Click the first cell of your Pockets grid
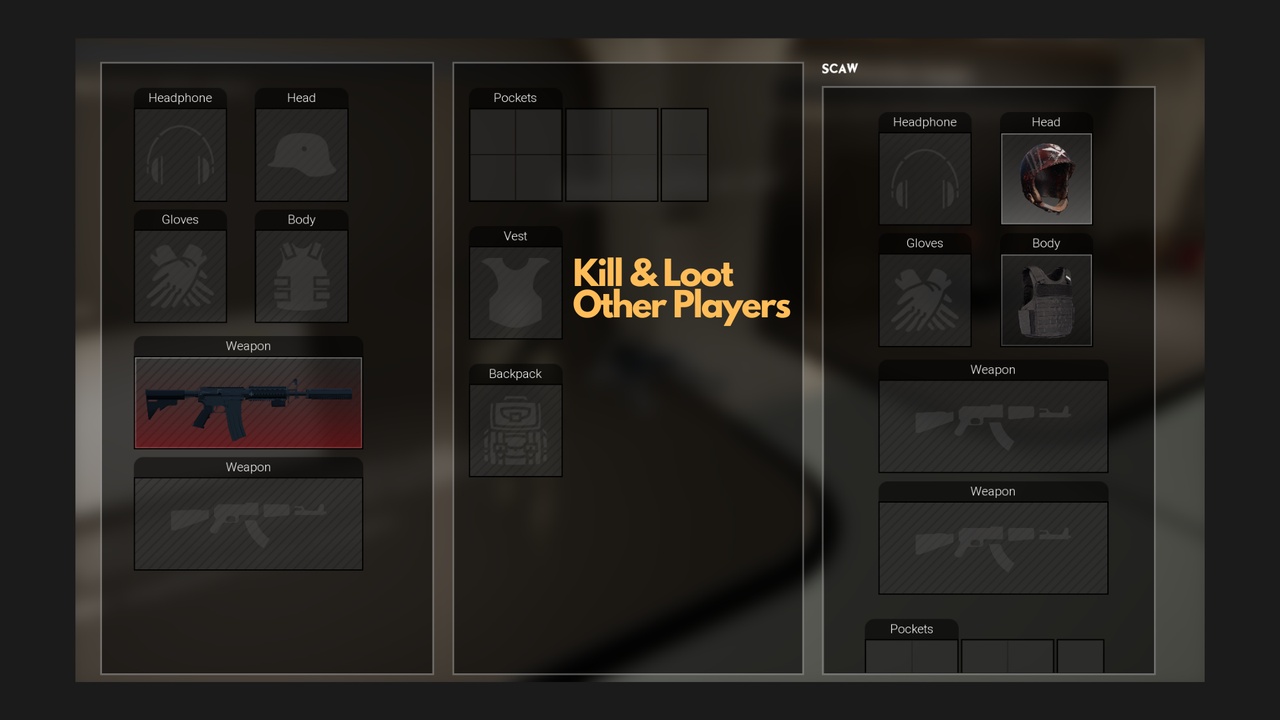 [492, 132]
